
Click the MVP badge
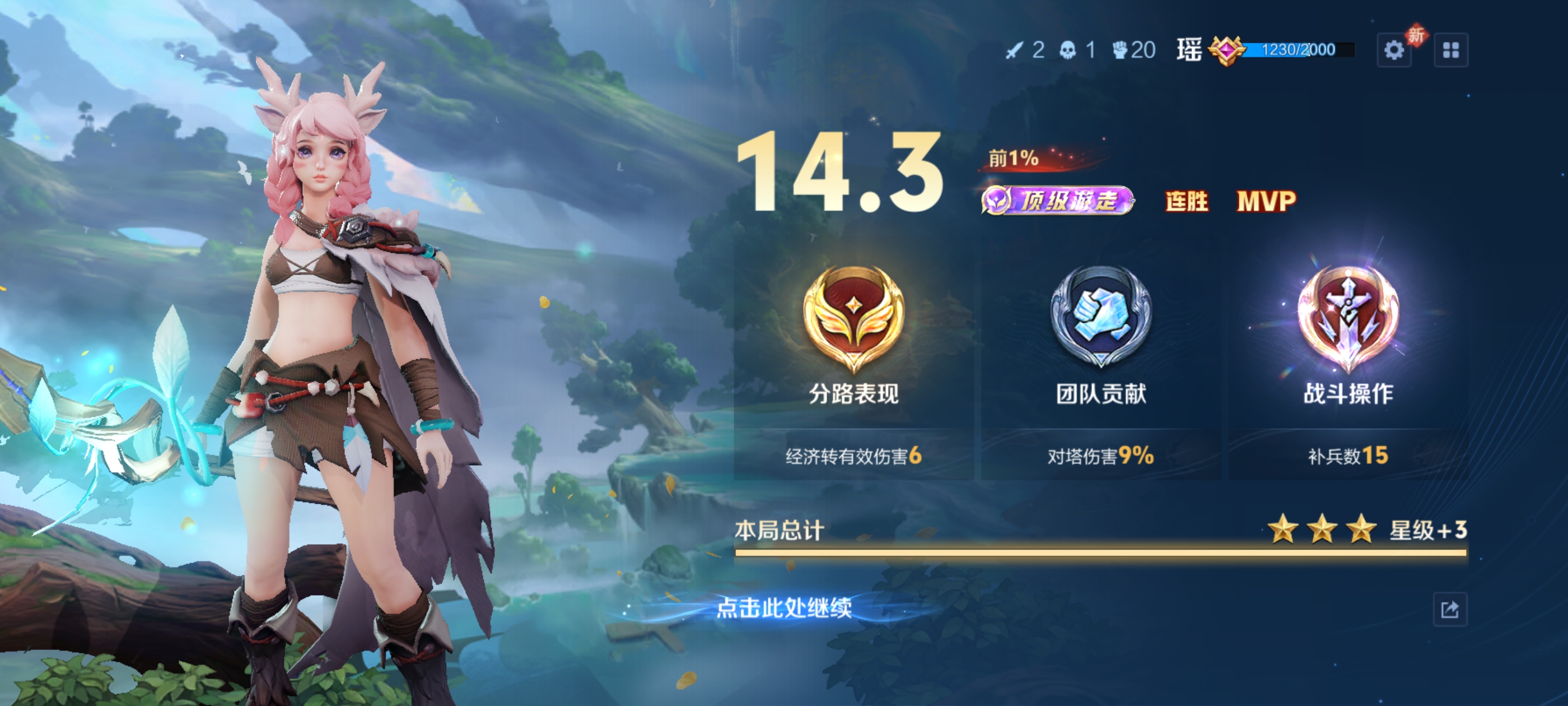pyautogui.click(x=1273, y=201)
